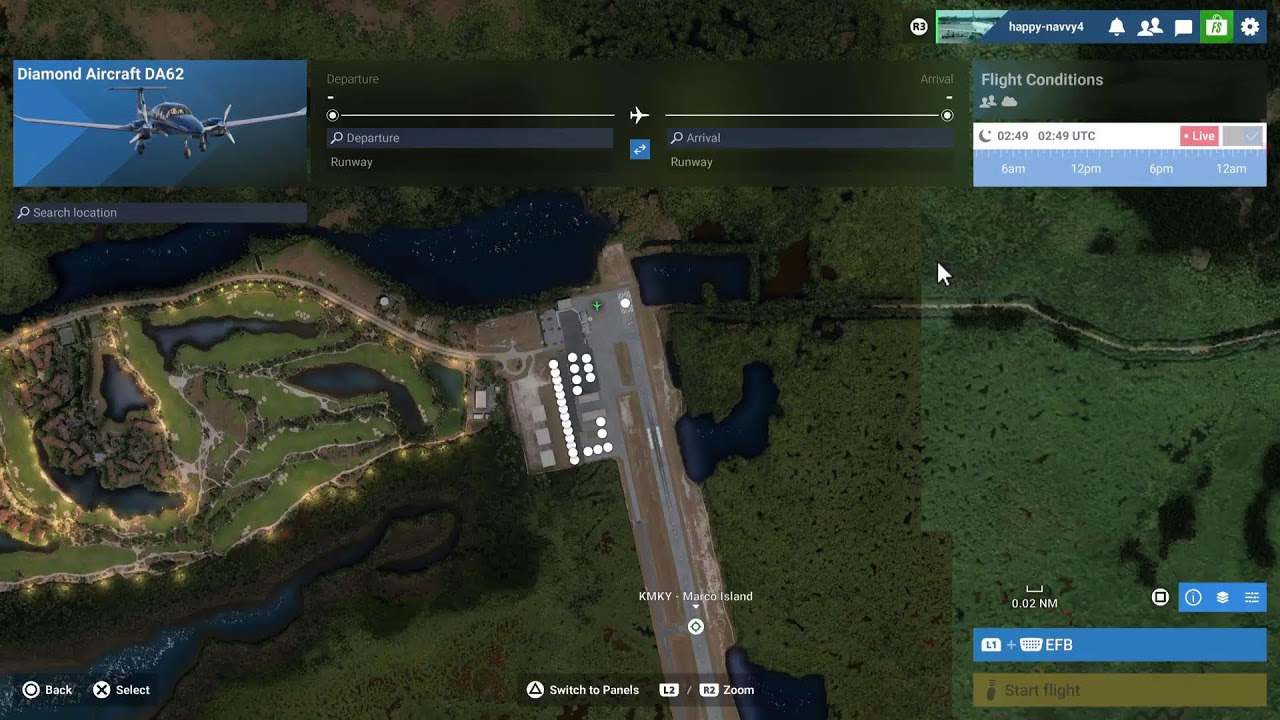
Task: Open the map filter settings
Action: (x=1251, y=598)
